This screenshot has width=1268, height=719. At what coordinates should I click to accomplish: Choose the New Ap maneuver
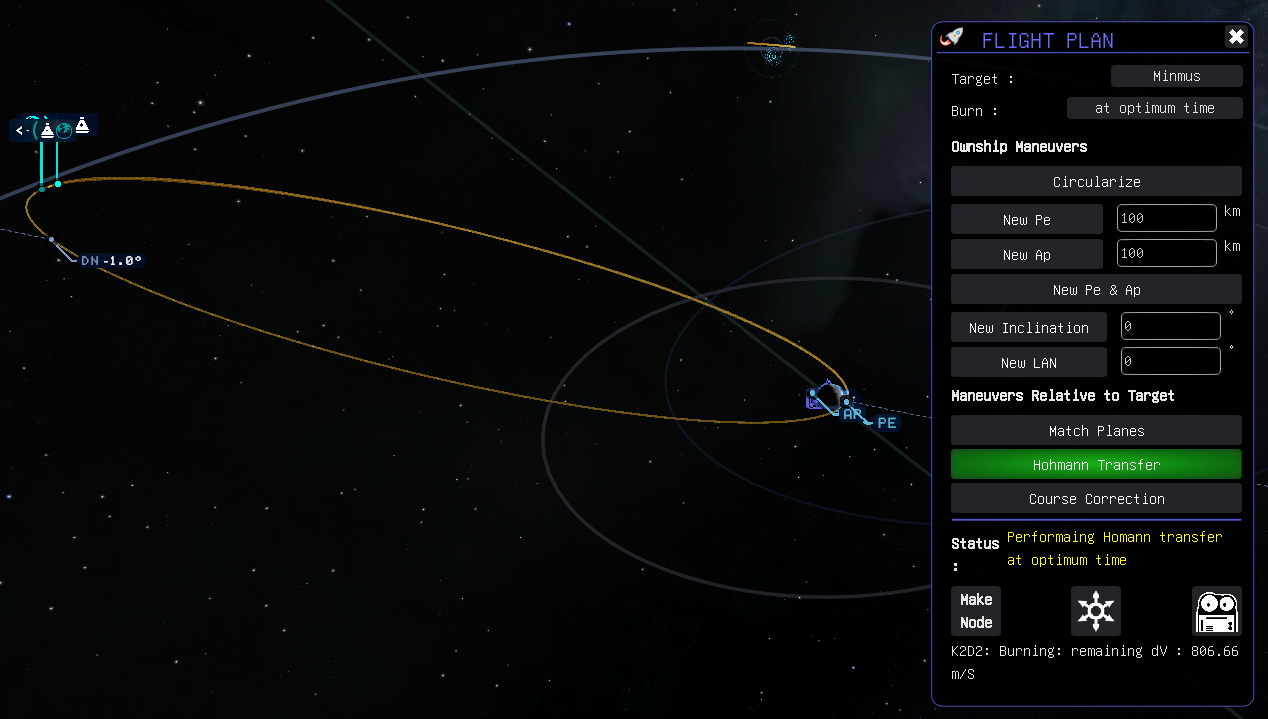coord(1026,255)
